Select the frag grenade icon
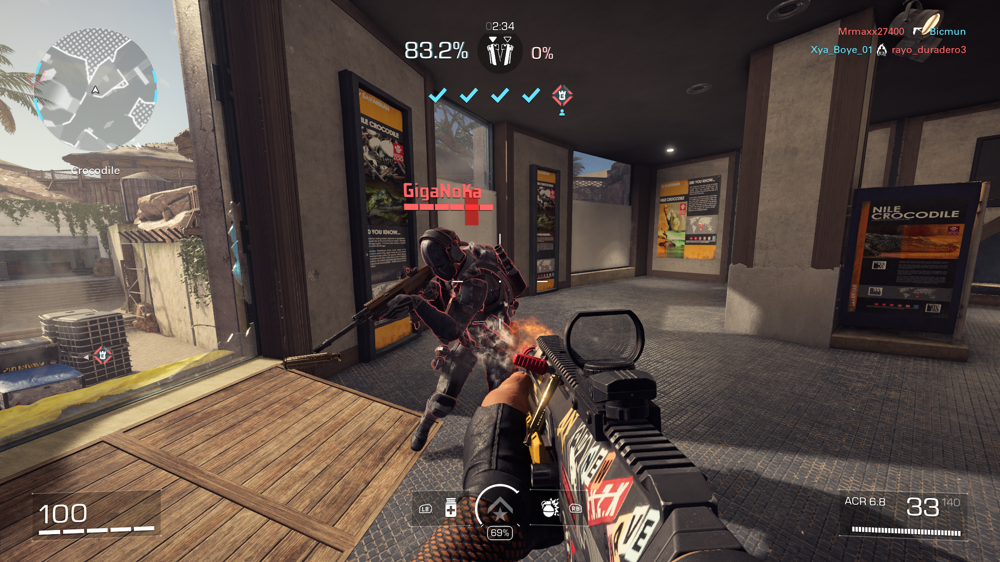 [548, 507]
